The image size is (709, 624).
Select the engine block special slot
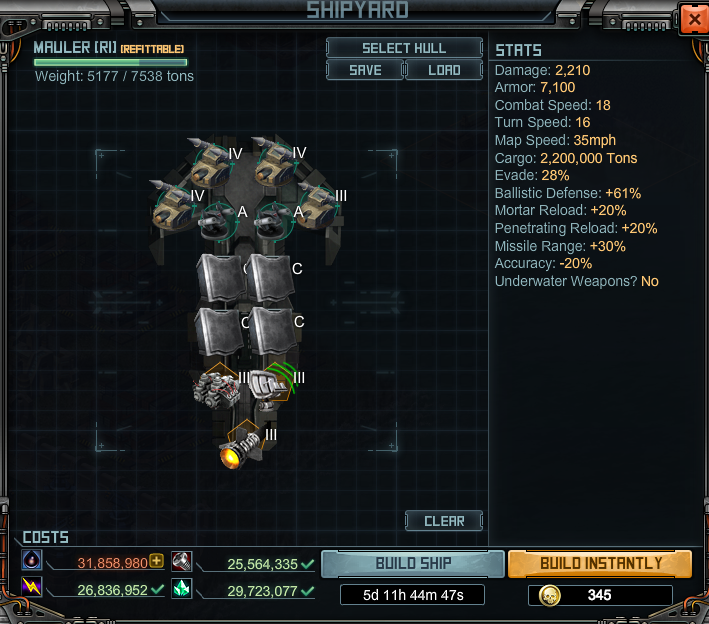coord(216,386)
